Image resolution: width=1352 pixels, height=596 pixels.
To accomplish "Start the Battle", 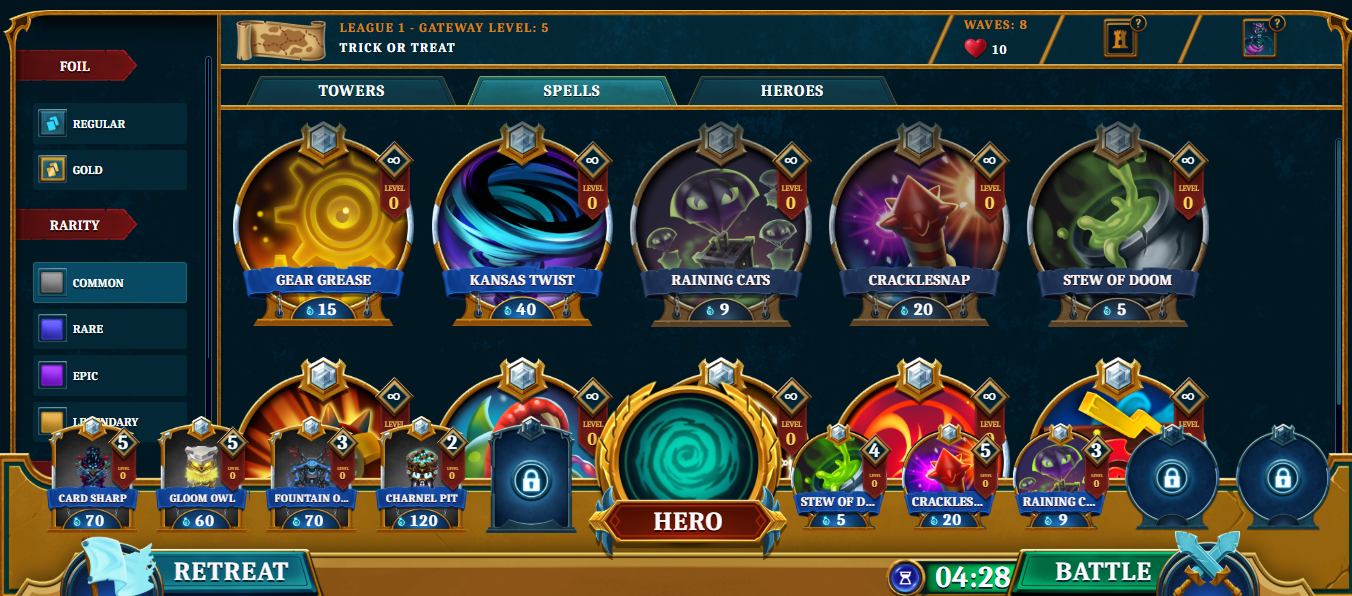I will pos(1103,572).
